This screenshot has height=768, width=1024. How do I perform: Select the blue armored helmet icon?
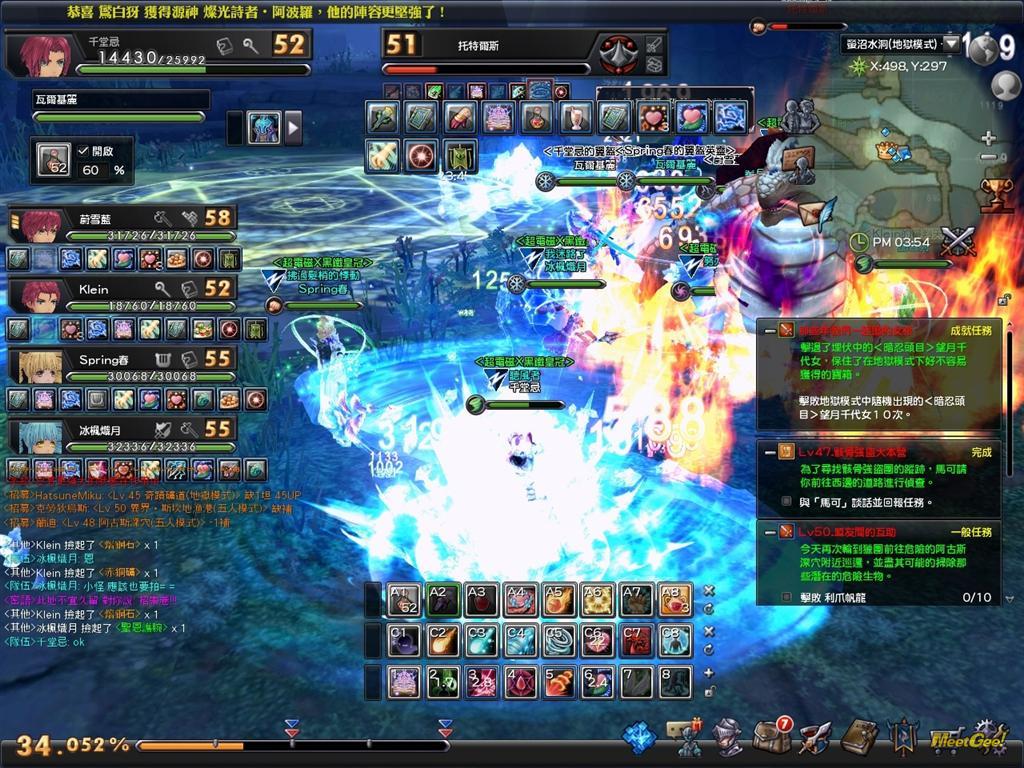(263, 127)
